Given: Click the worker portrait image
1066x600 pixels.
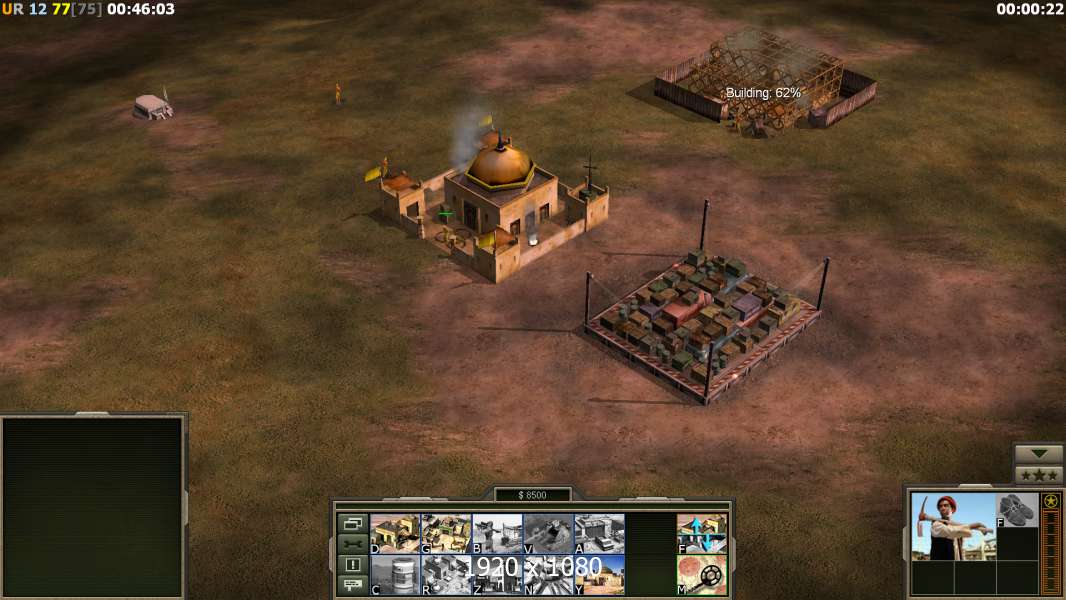Looking at the screenshot, I should pos(953,526).
